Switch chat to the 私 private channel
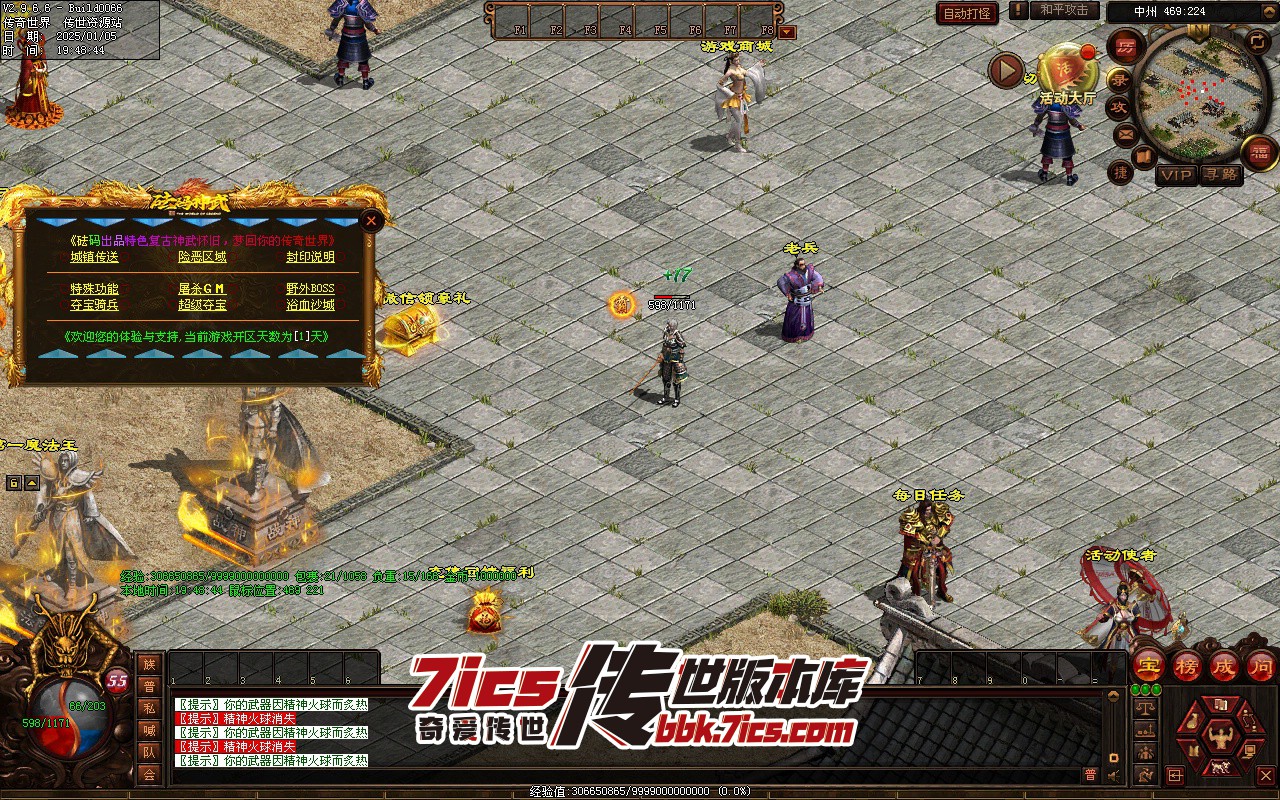Screen dimensions: 1280x800 pyautogui.click(x=149, y=708)
